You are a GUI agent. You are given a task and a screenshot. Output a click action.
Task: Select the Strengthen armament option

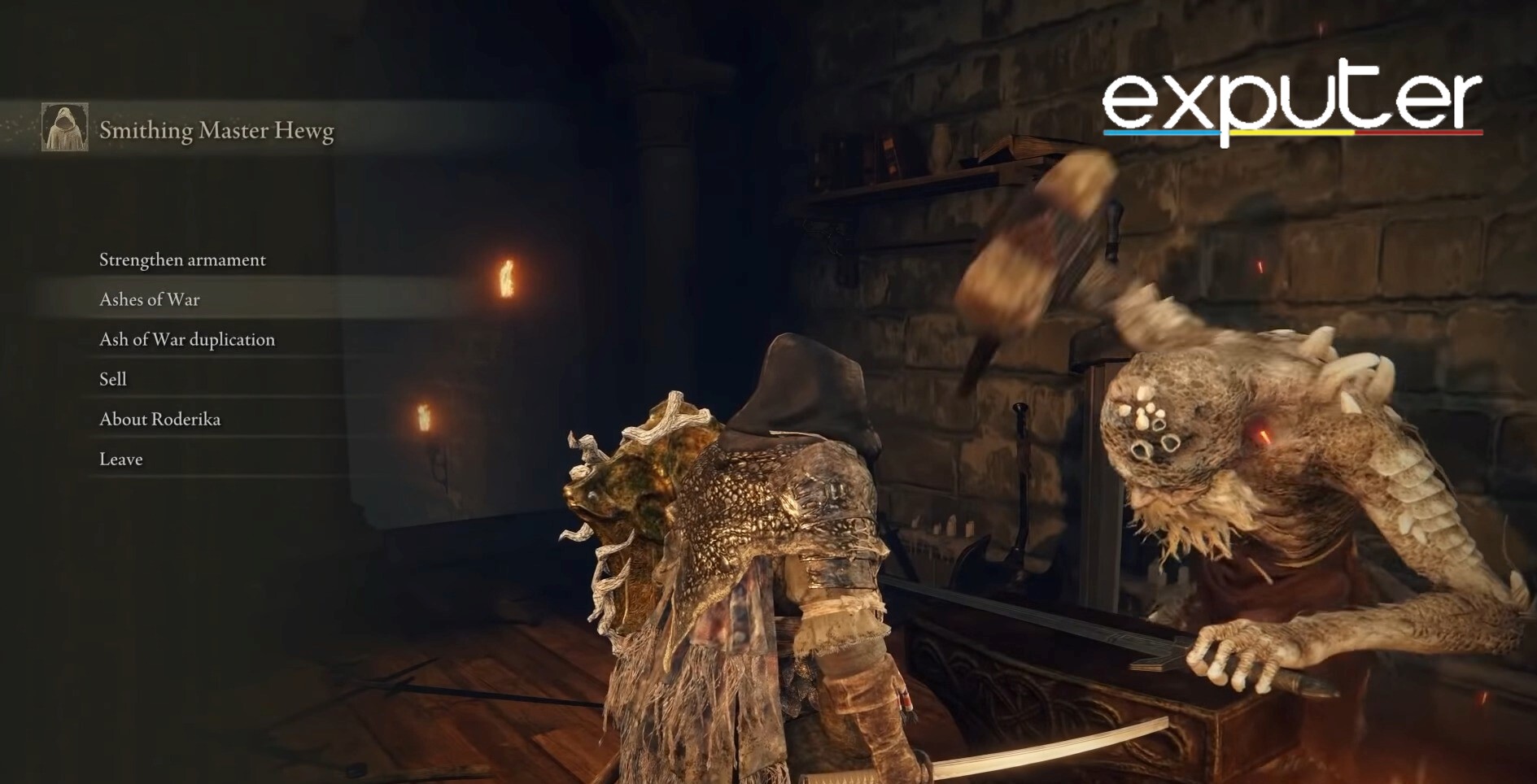click(182, 259)
